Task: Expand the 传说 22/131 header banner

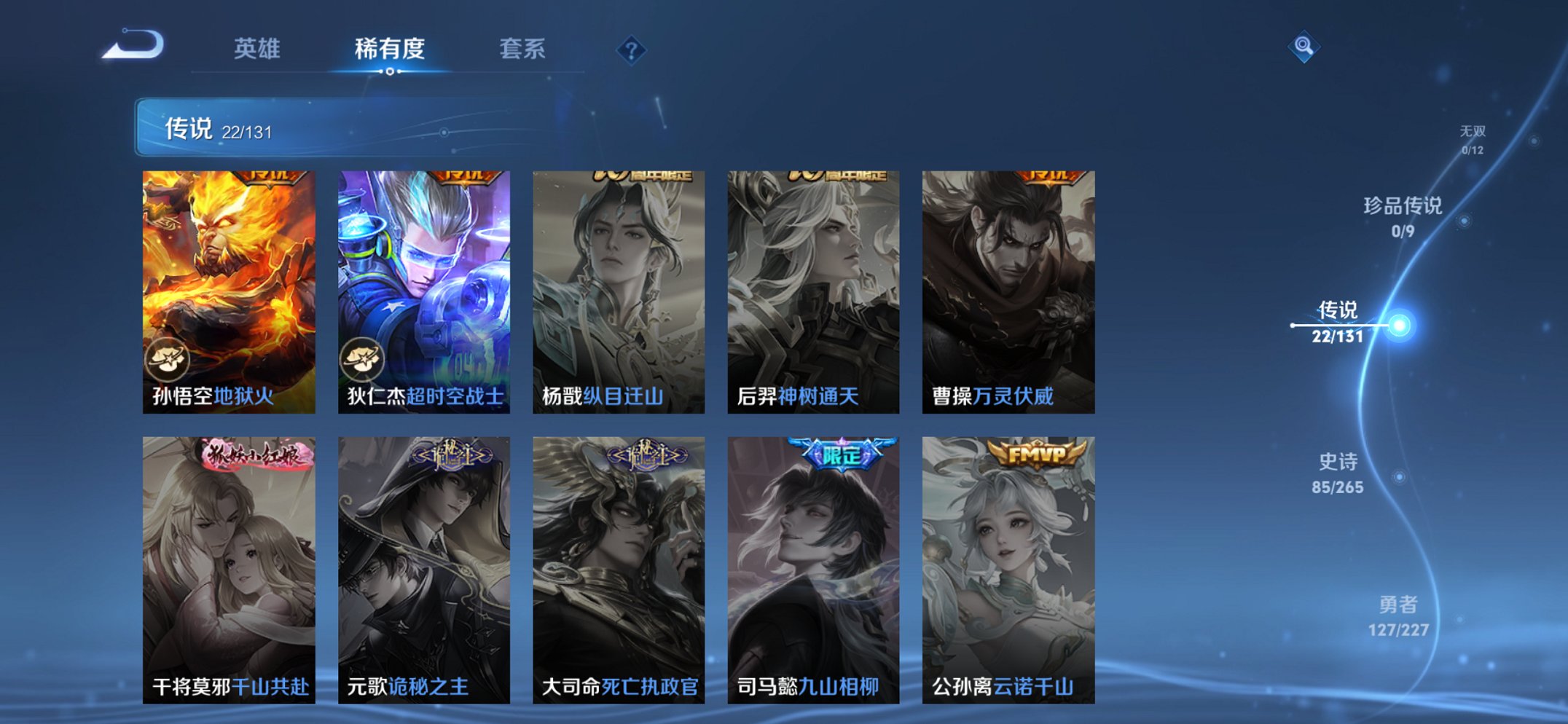Action: [291, 128]
